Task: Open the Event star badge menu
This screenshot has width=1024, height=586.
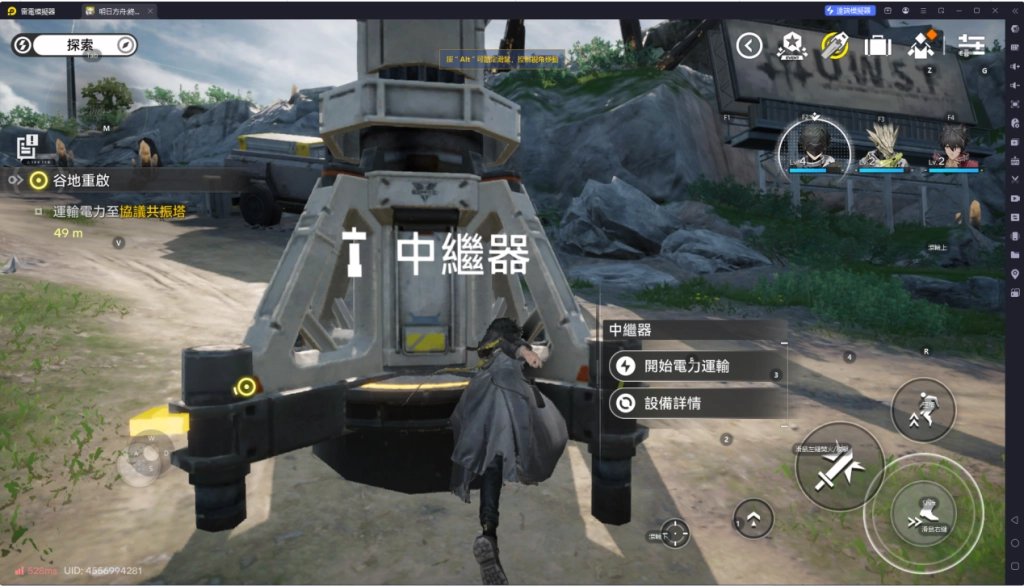Action: point(793,45)
